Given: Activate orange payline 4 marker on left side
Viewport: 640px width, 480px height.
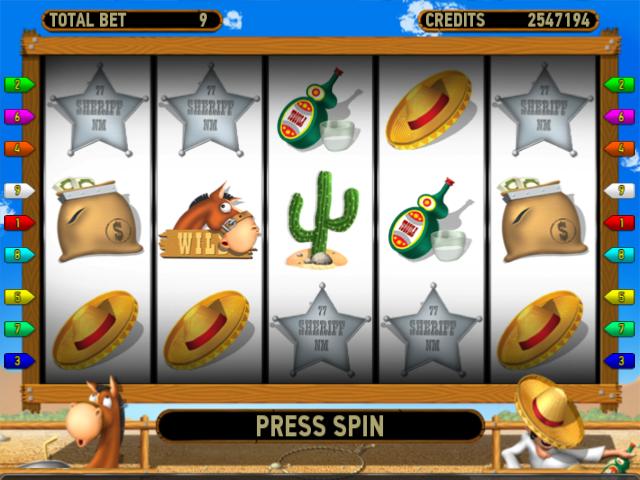Looking at the screenshot, I should coord(19,149).
